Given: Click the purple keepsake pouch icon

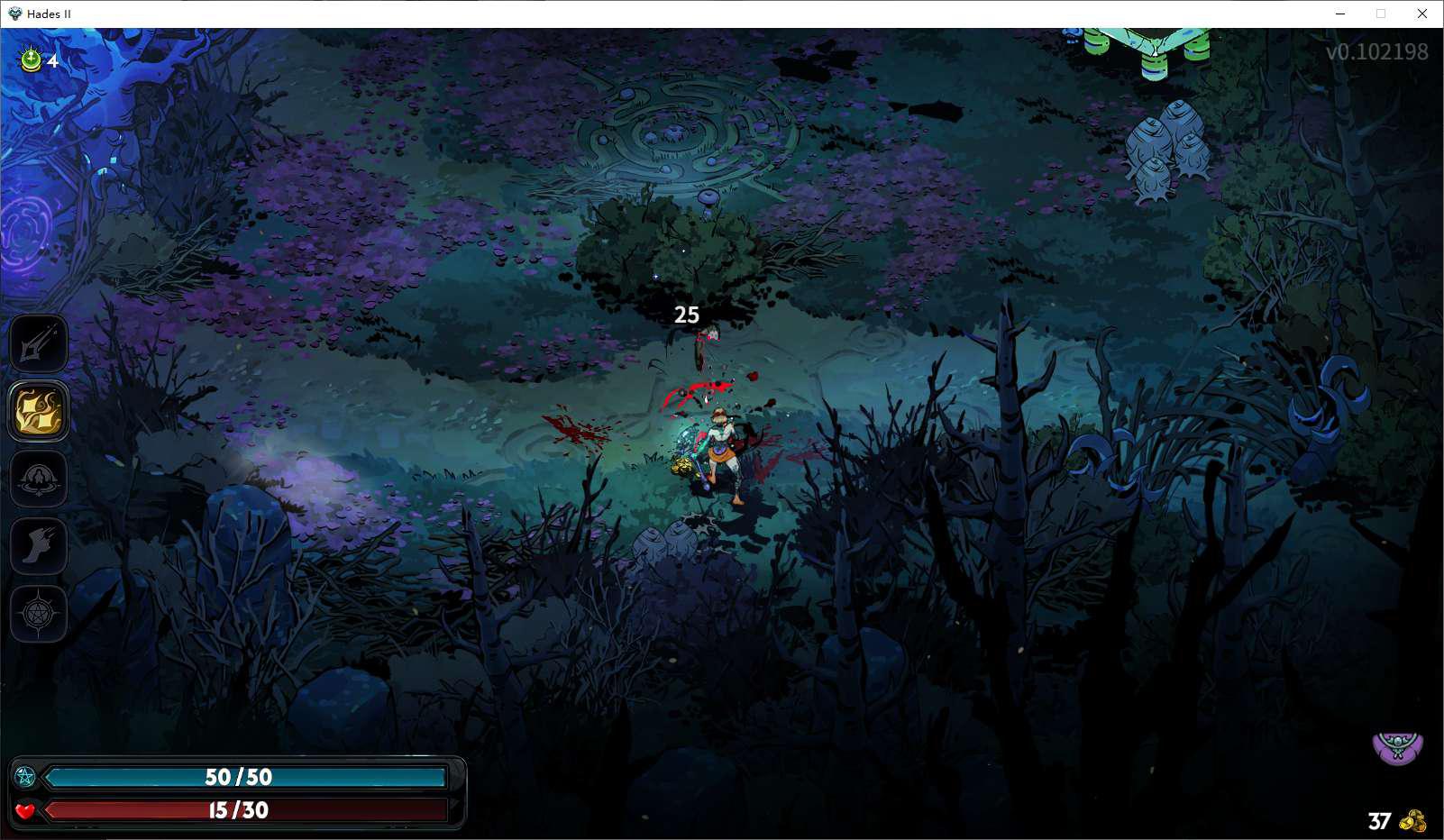Looking at the screenshot, I should pyautogui.click(x=1397, y=748).
